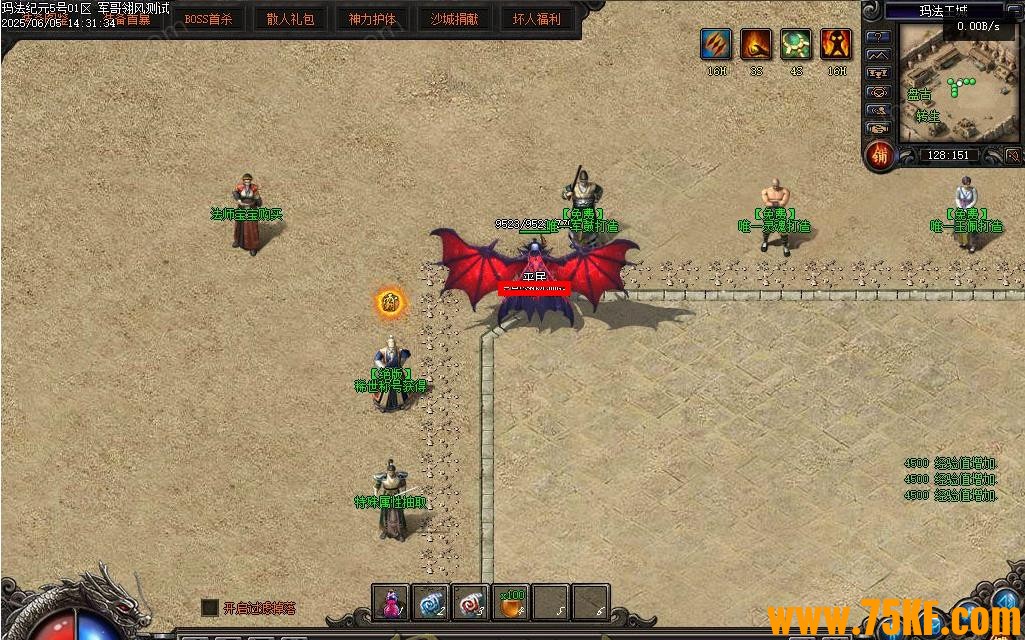Screen dimensions: 1025x640
Task: Open the 沙城捐献 donation menu
Action: click(454, 19)
